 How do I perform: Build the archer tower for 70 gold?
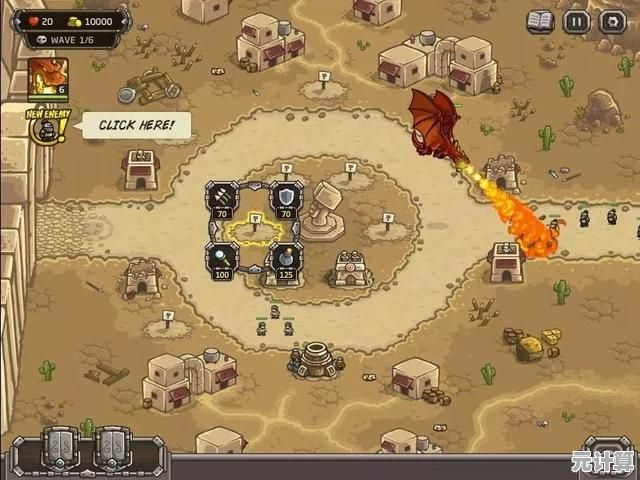click(x=222, y=196)
